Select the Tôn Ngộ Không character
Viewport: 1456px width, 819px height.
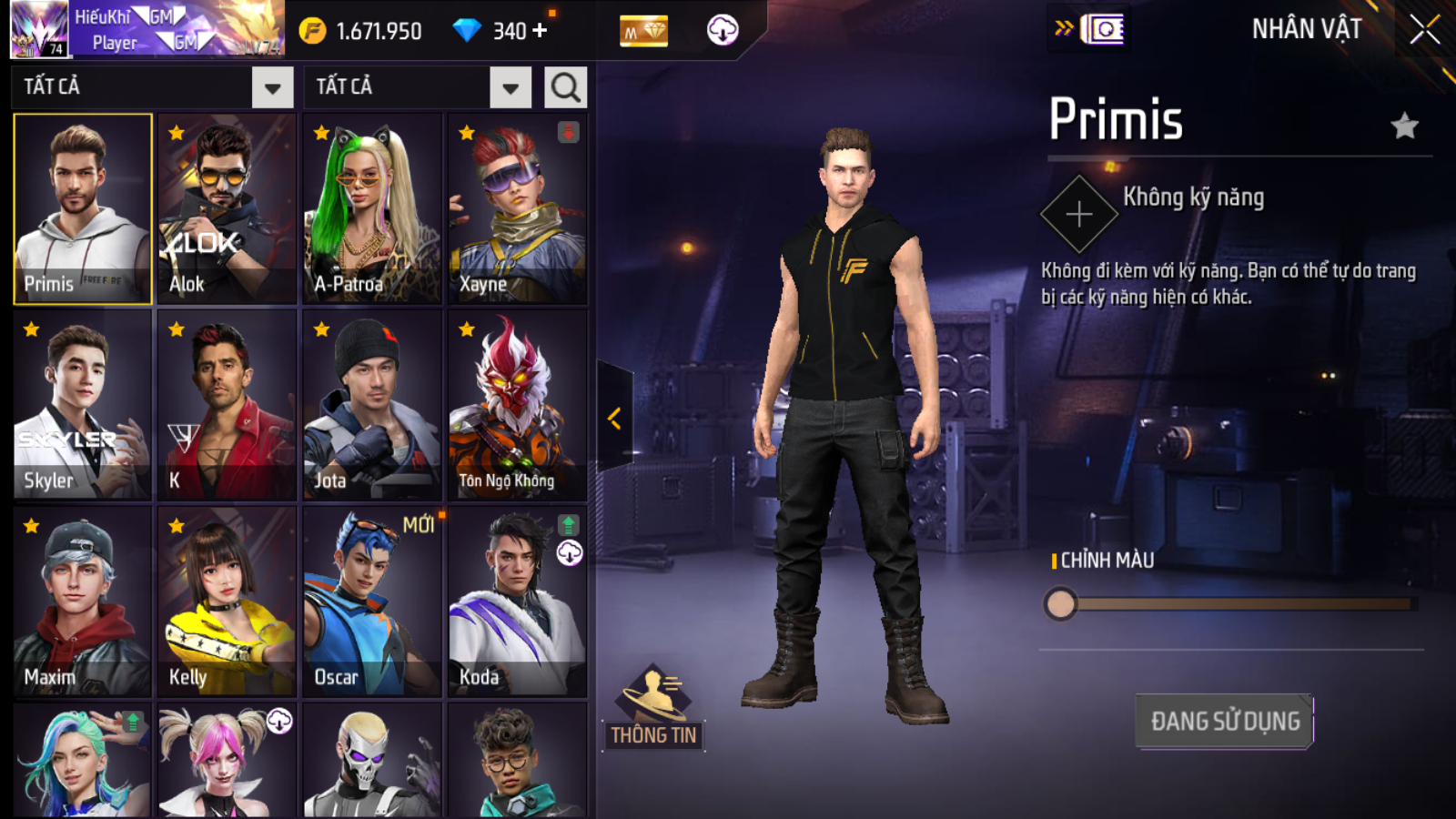[x=517, y=405]
